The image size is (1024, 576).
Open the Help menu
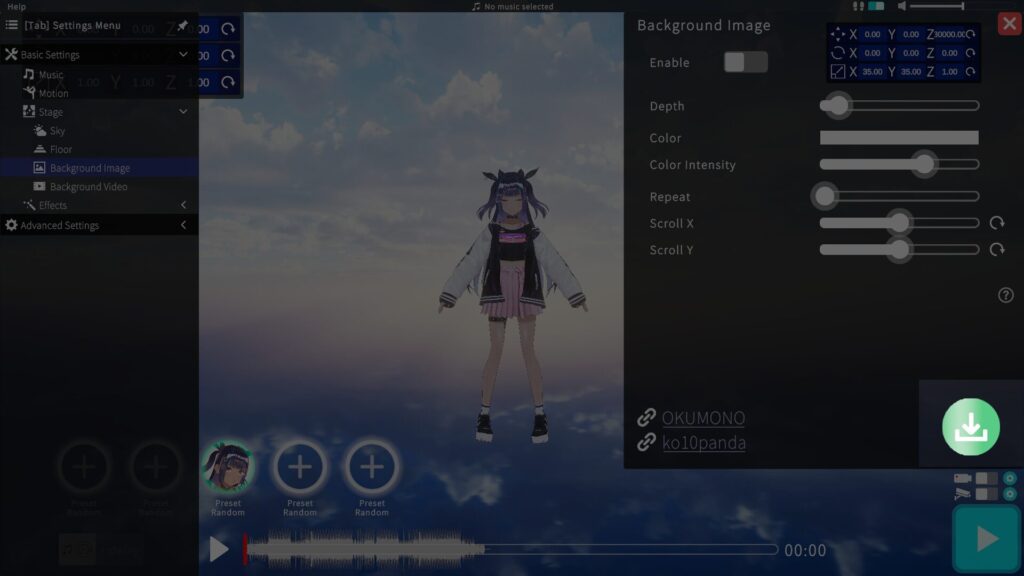16,6
